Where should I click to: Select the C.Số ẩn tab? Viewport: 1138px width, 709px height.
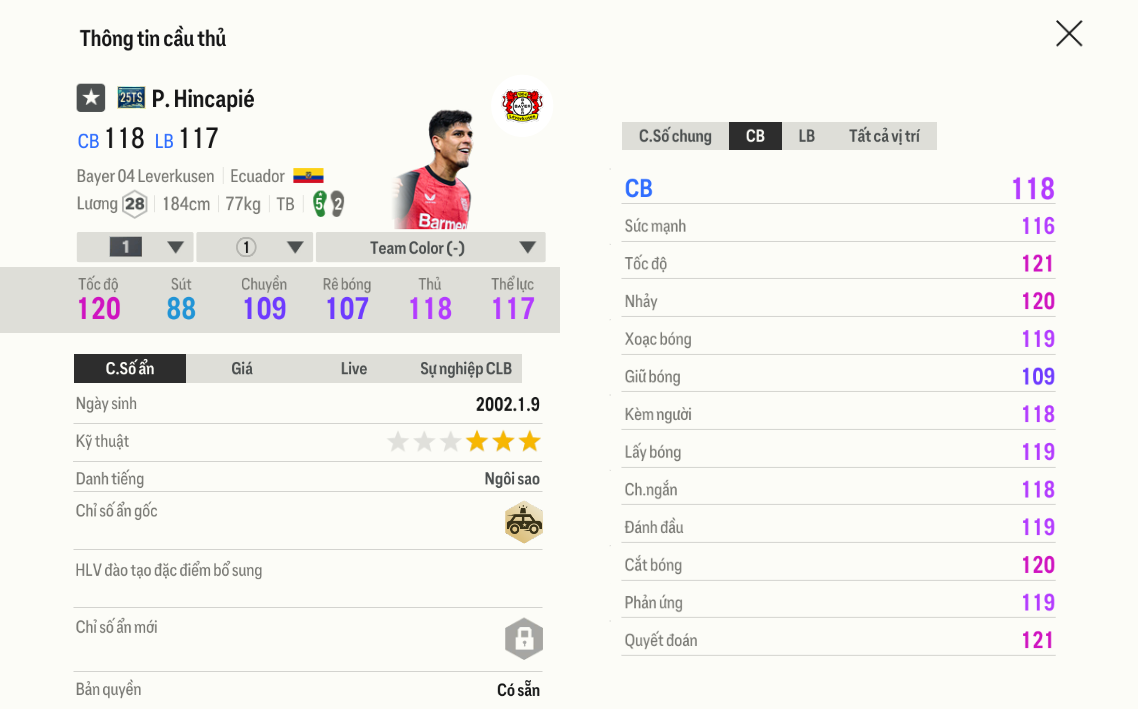pyautogui.click(x=130, y=369)
